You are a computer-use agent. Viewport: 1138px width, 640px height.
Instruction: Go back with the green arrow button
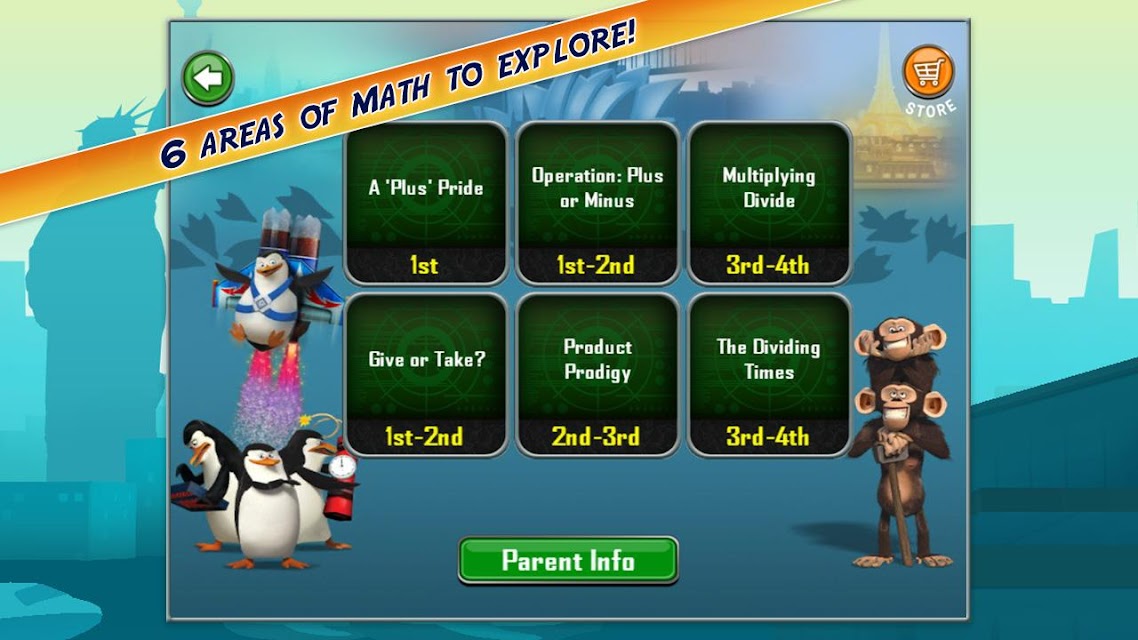pyautogui.click(x=208, y=78)
